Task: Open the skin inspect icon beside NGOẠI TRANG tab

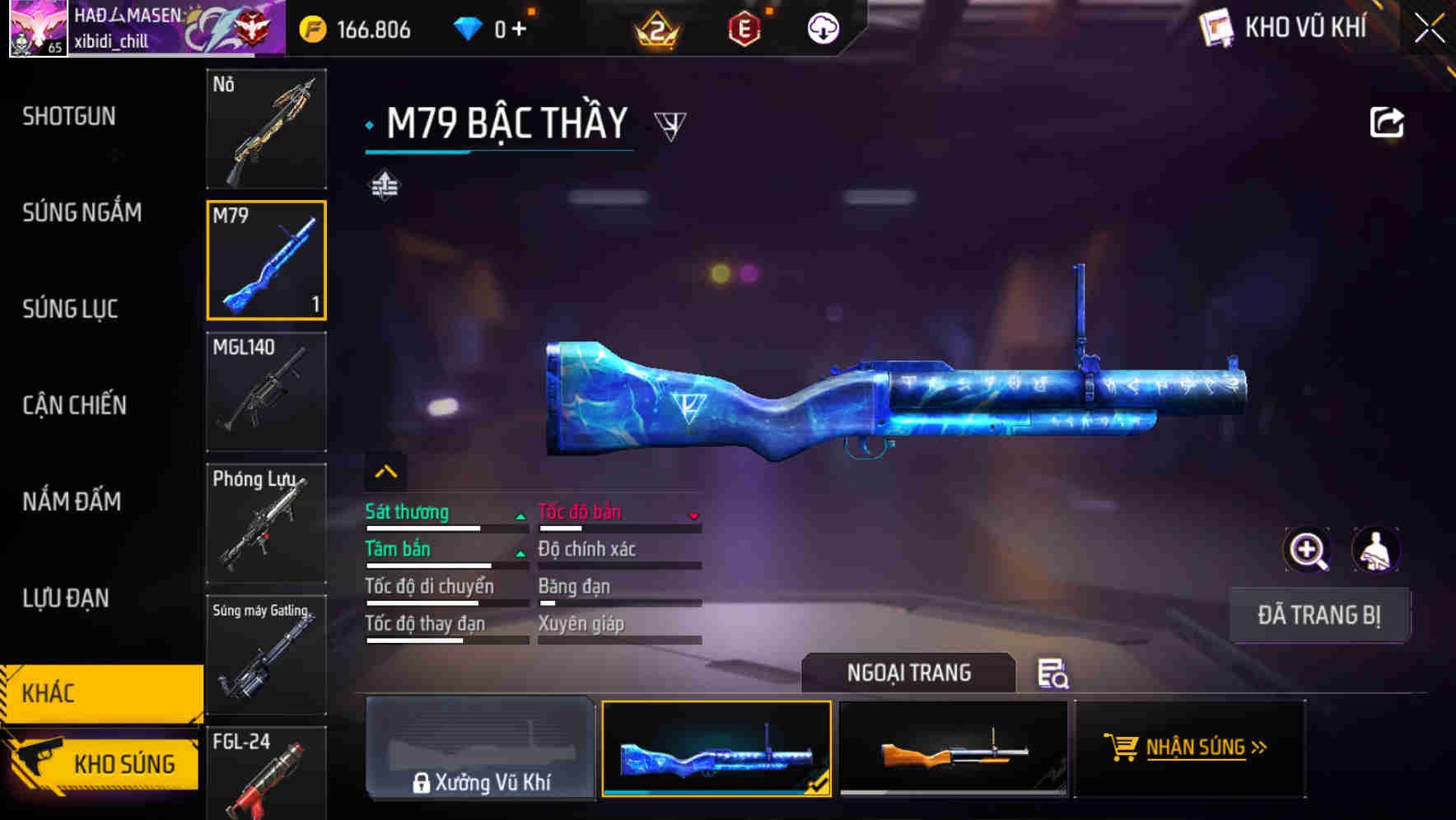Action: click(1054, 673)
